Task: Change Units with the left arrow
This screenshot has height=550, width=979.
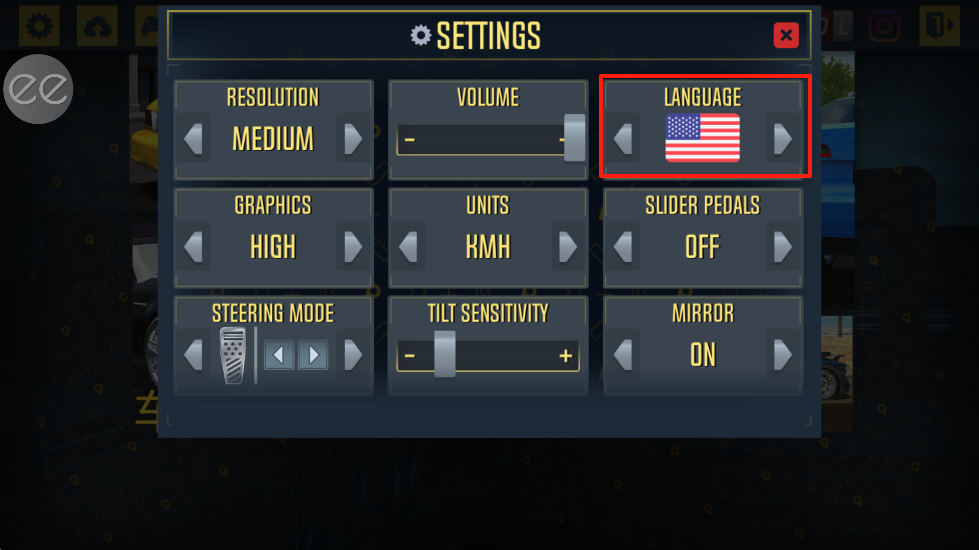Action: [x=408, y=246]
